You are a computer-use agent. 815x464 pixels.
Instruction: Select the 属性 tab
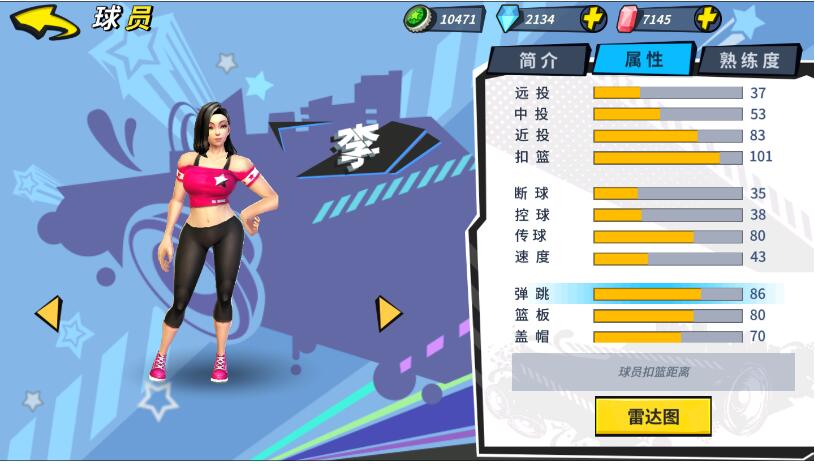pos(643,59)
